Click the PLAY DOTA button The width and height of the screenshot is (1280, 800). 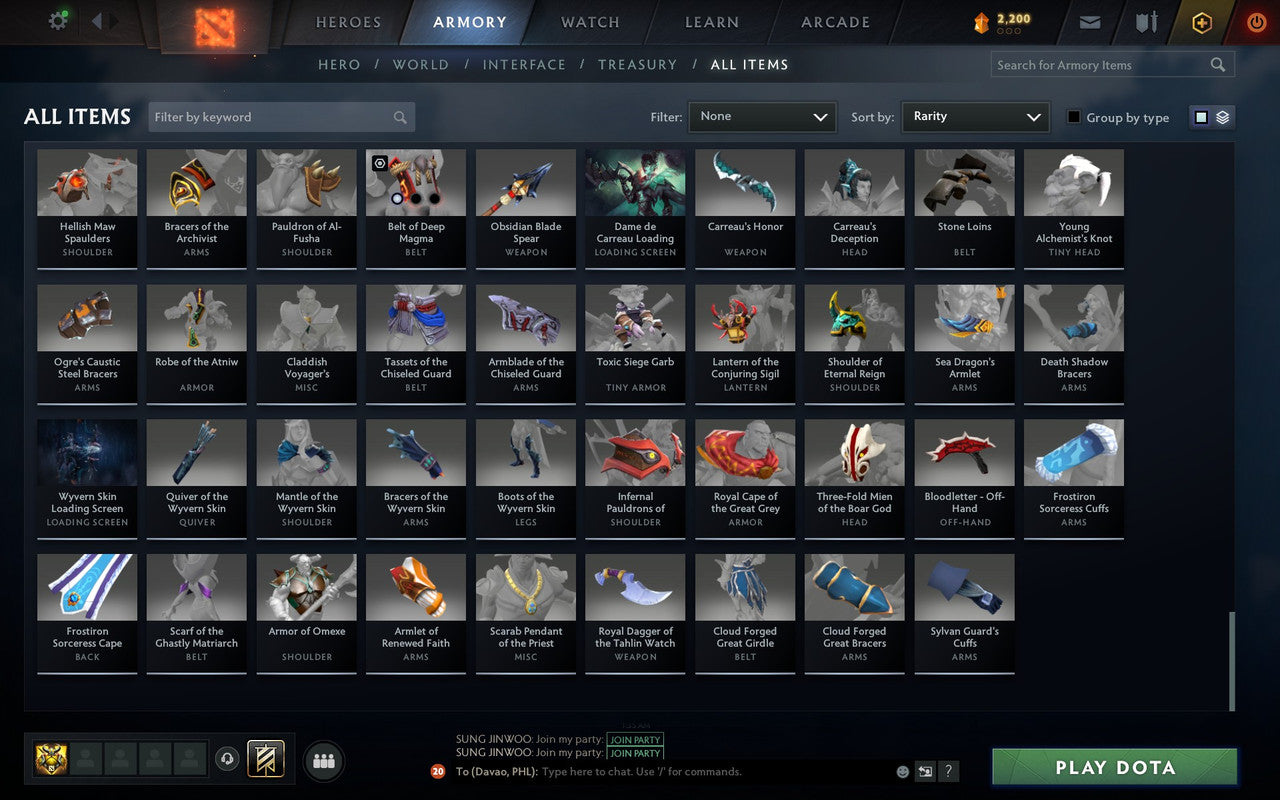coord(1113,767)
